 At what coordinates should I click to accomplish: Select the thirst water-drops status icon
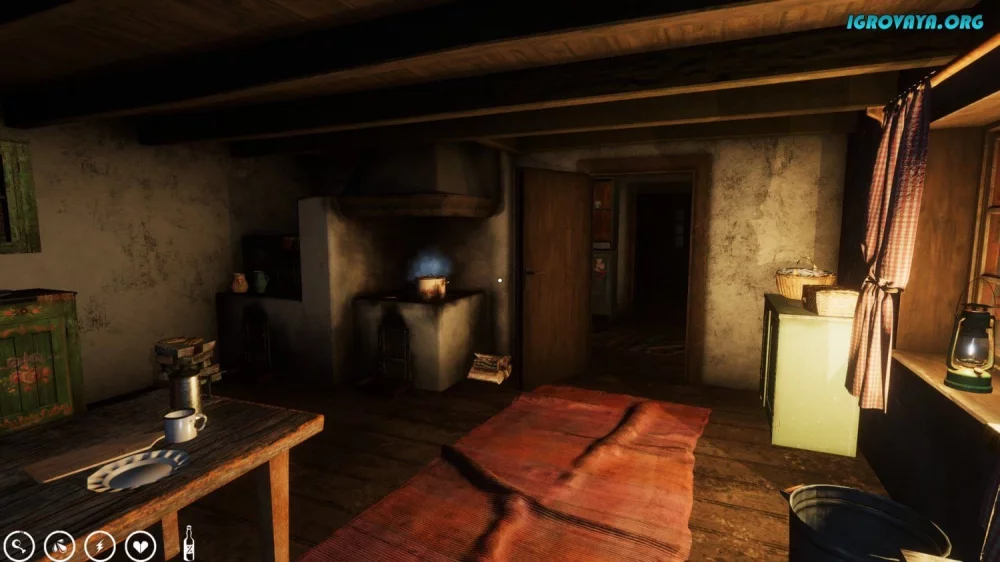[59, 545]
